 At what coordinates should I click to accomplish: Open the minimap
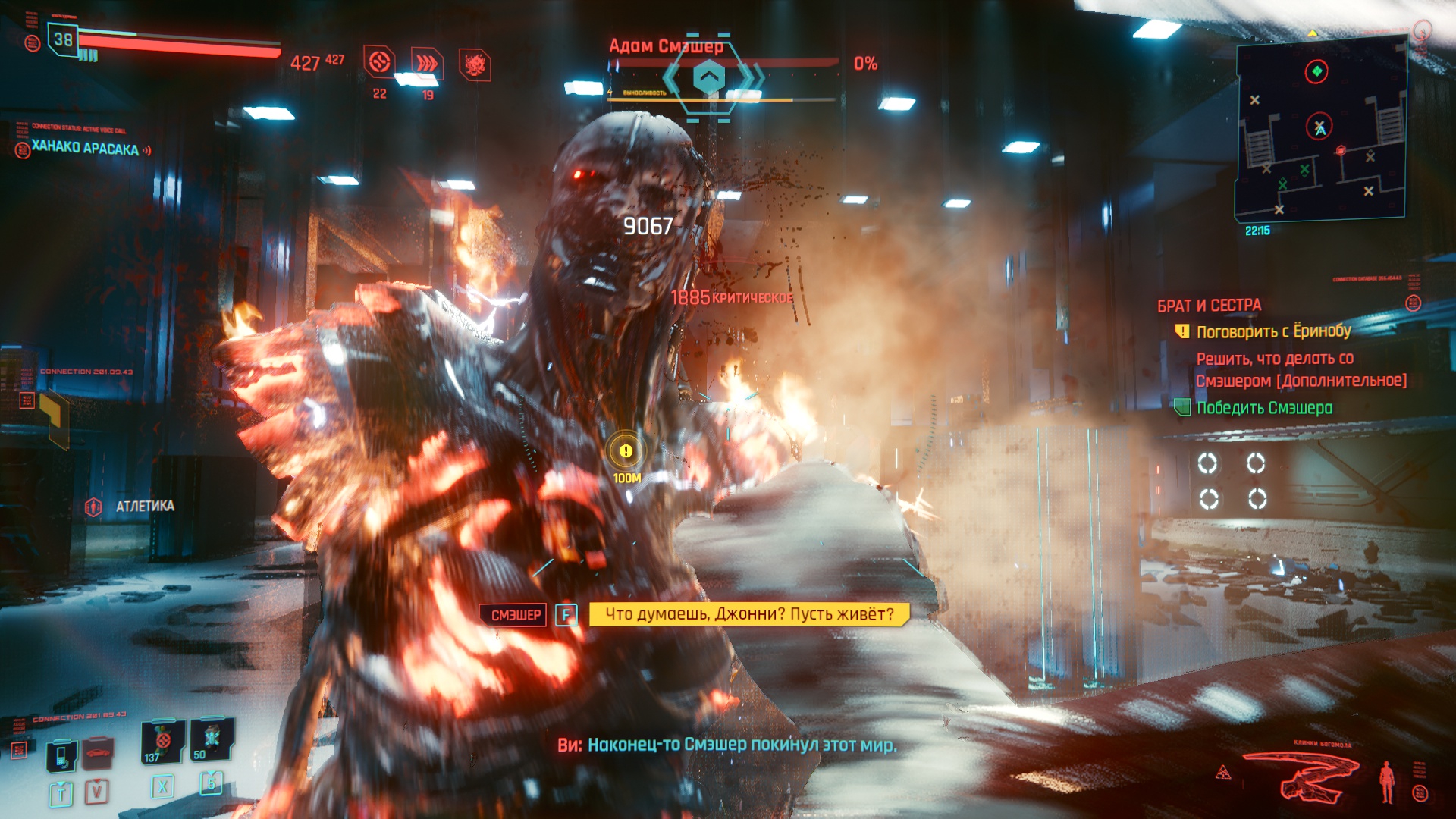[1321, 129]
